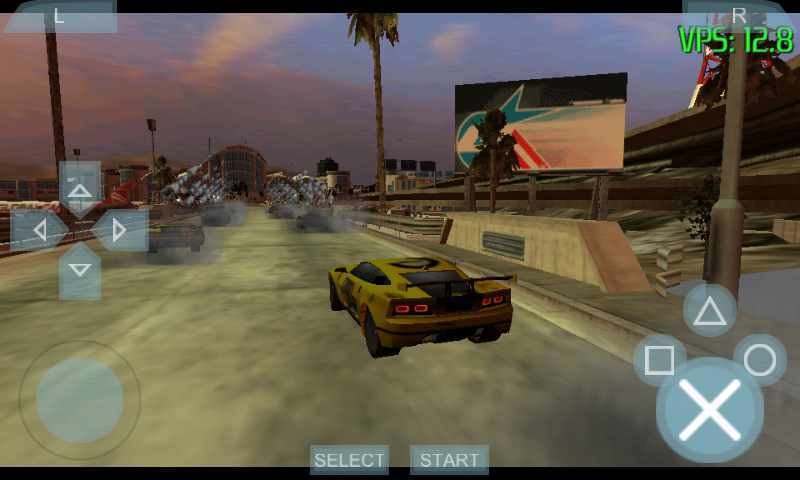Tap the circle action button
The height and width of the screenshot is (480, 800).
click(x=760, y=360)
